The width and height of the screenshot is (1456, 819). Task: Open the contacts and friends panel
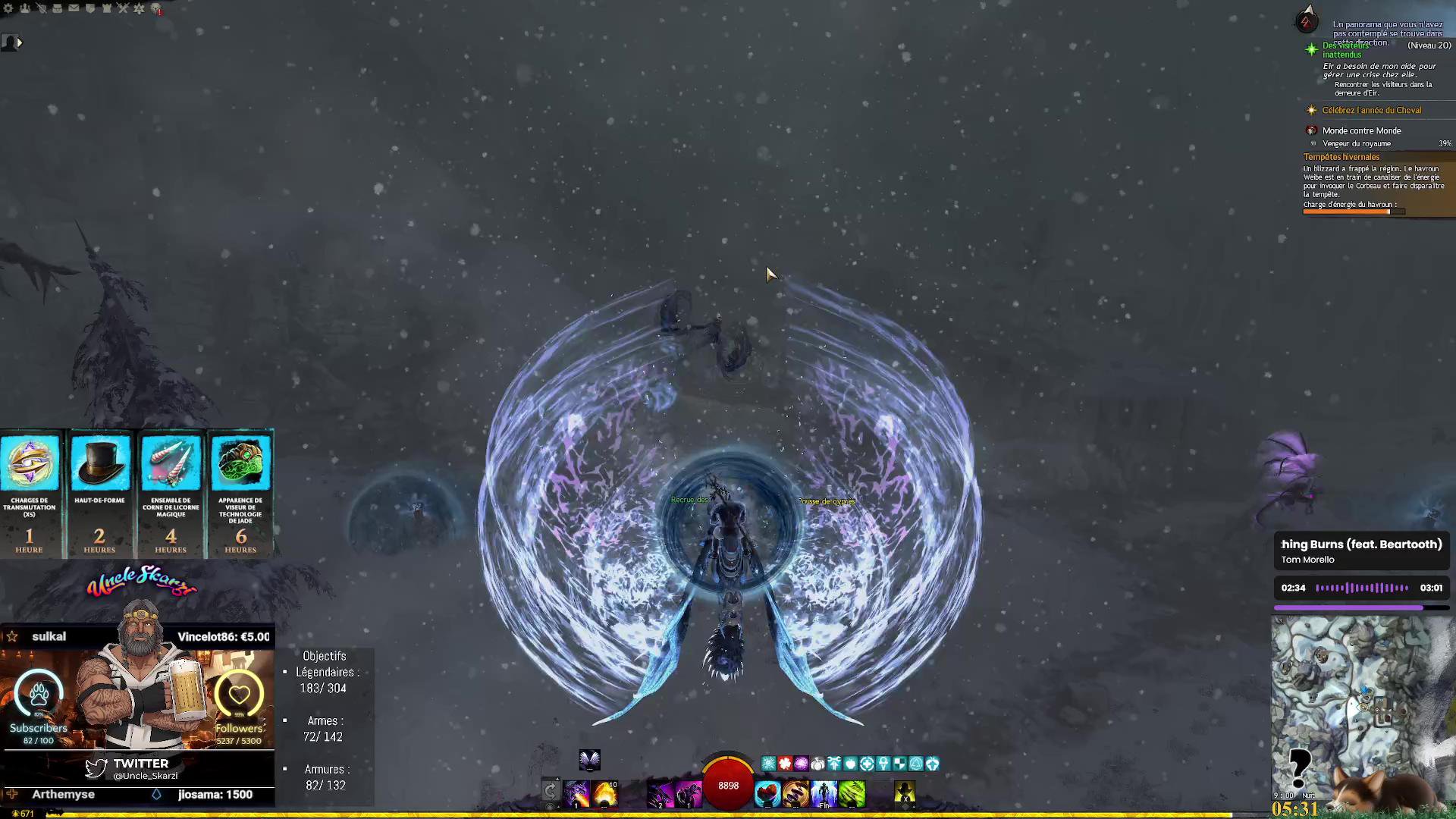pos(25,8)
